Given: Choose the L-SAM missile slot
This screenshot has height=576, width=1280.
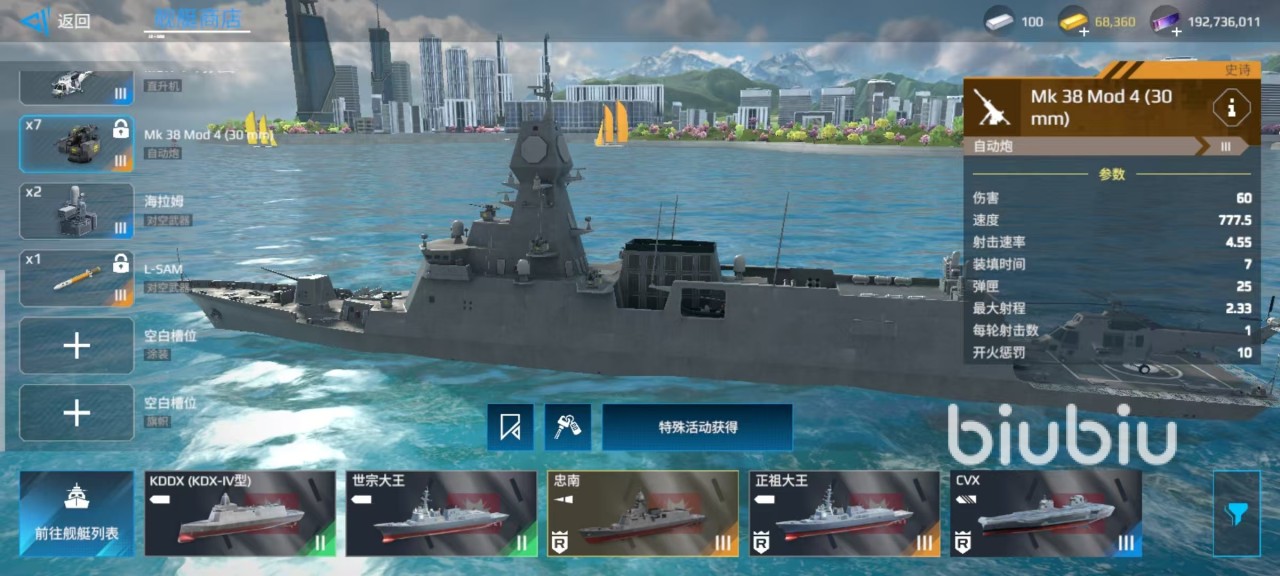Looking at the screenshot, I should point(77,278).
